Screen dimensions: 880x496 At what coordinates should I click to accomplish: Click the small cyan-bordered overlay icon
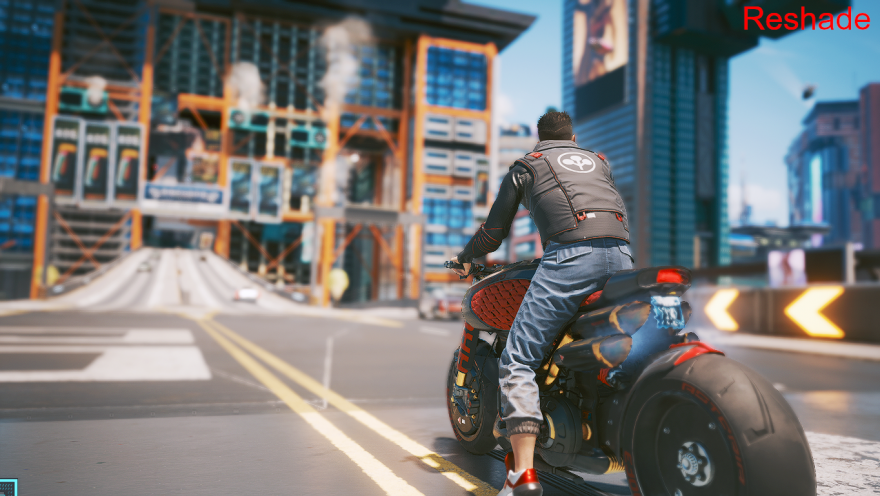(x=7, y=487)
